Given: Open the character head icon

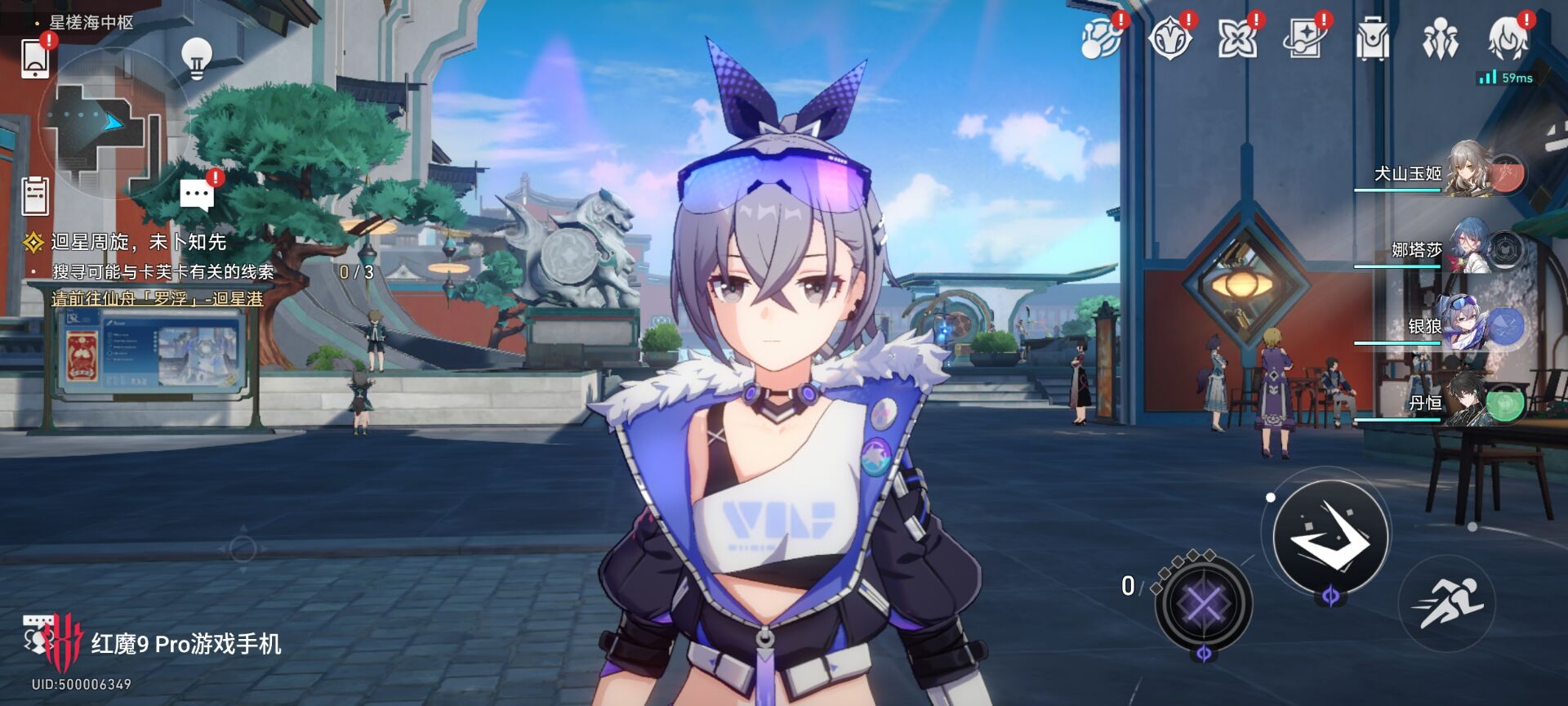Looking at the screenshot, I should (x=1508, y=38).
